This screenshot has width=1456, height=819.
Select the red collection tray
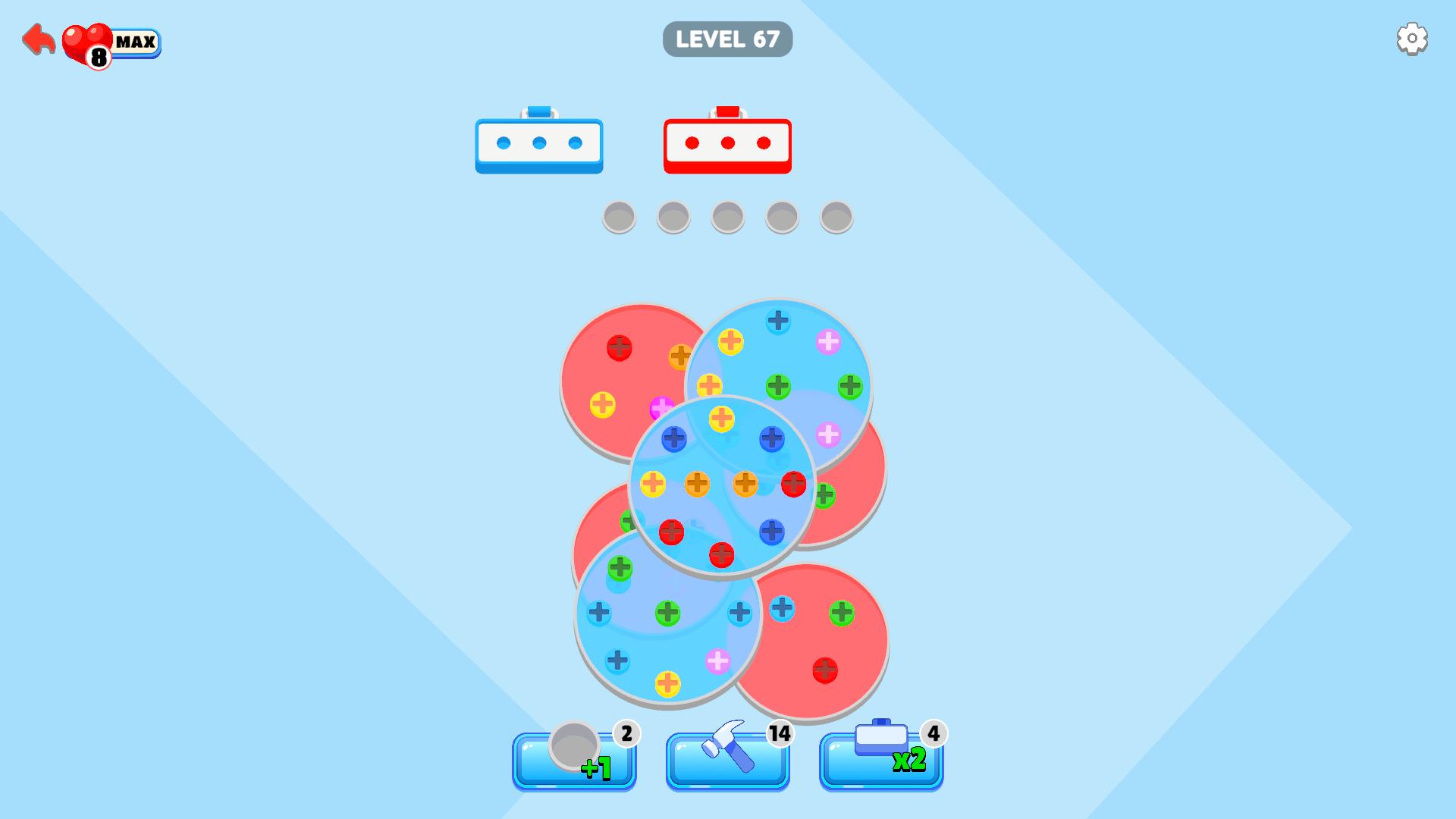click(x=727, y=144)
